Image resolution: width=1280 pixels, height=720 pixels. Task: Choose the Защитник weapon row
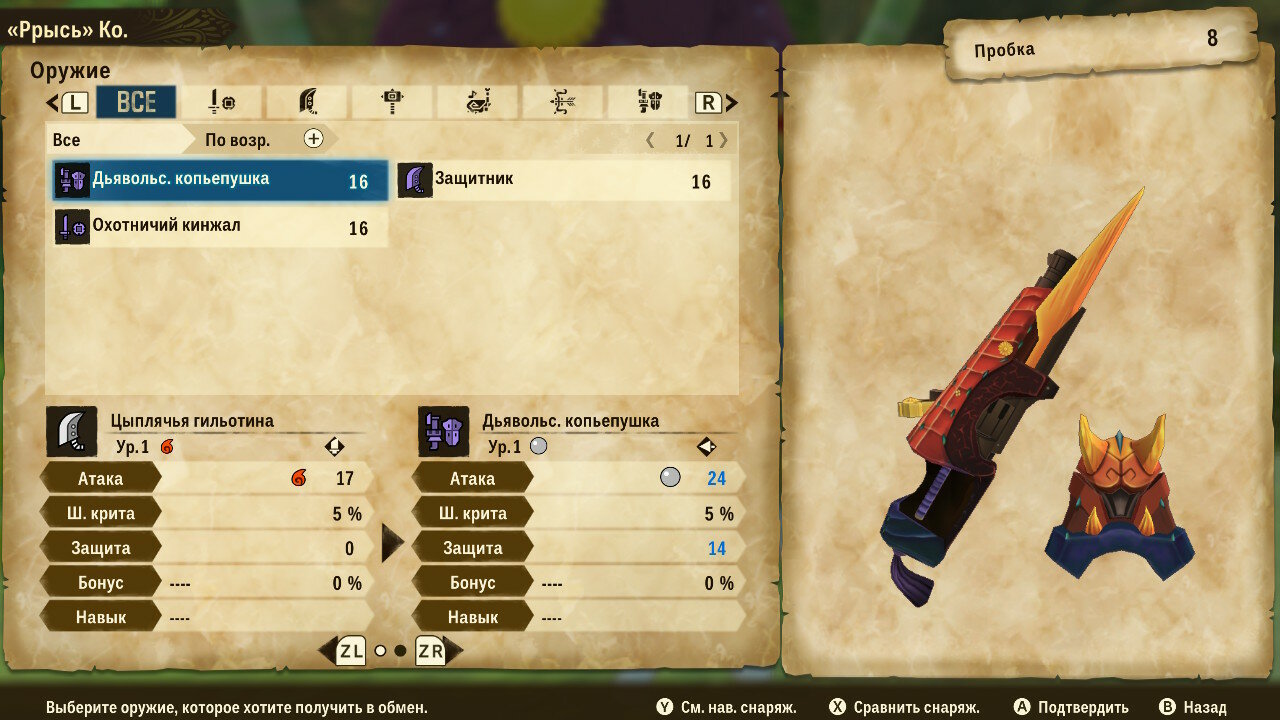point(563,181)
